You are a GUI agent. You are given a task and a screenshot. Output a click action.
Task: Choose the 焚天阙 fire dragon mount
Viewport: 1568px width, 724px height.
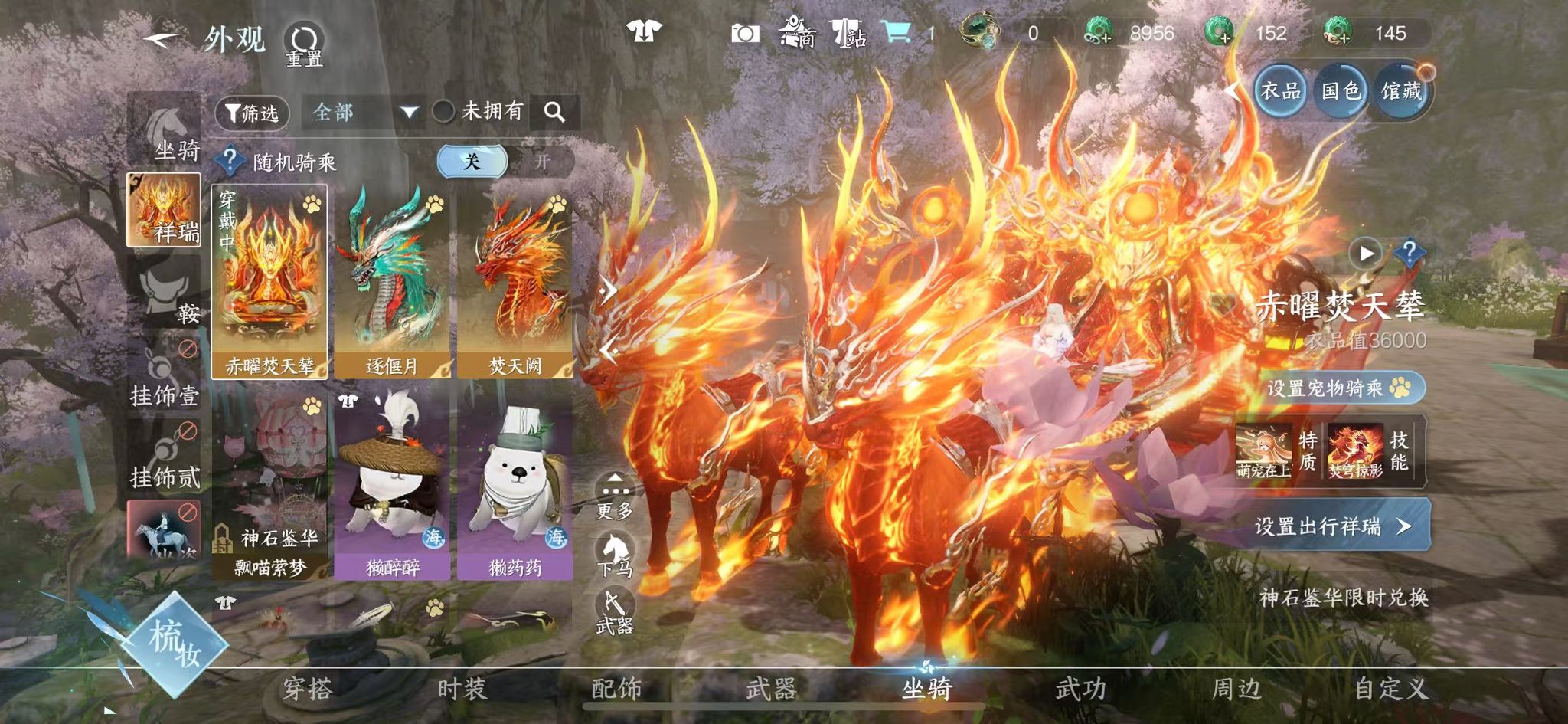(514, 281)
